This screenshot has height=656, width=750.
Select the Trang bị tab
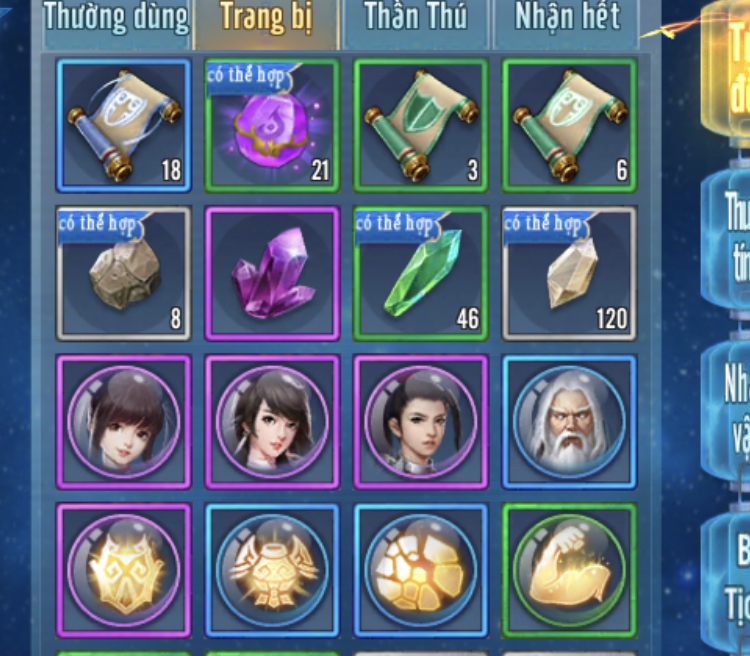265,18
